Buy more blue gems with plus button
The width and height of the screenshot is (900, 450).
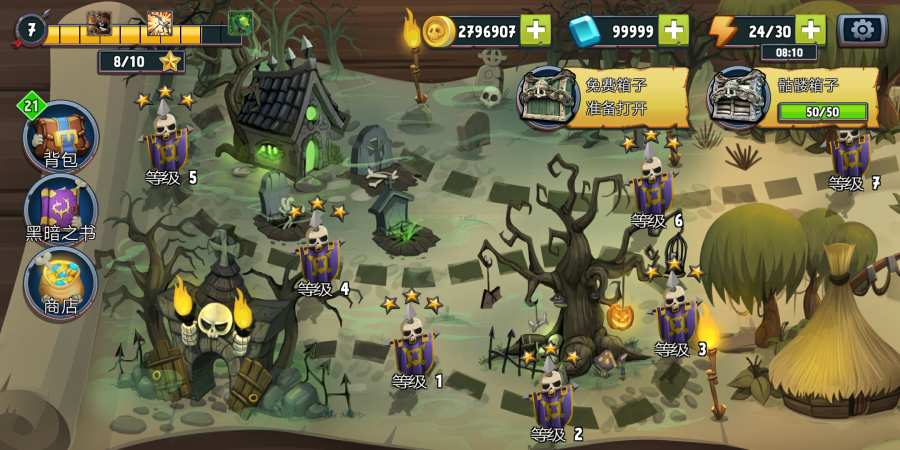(674, 30)
